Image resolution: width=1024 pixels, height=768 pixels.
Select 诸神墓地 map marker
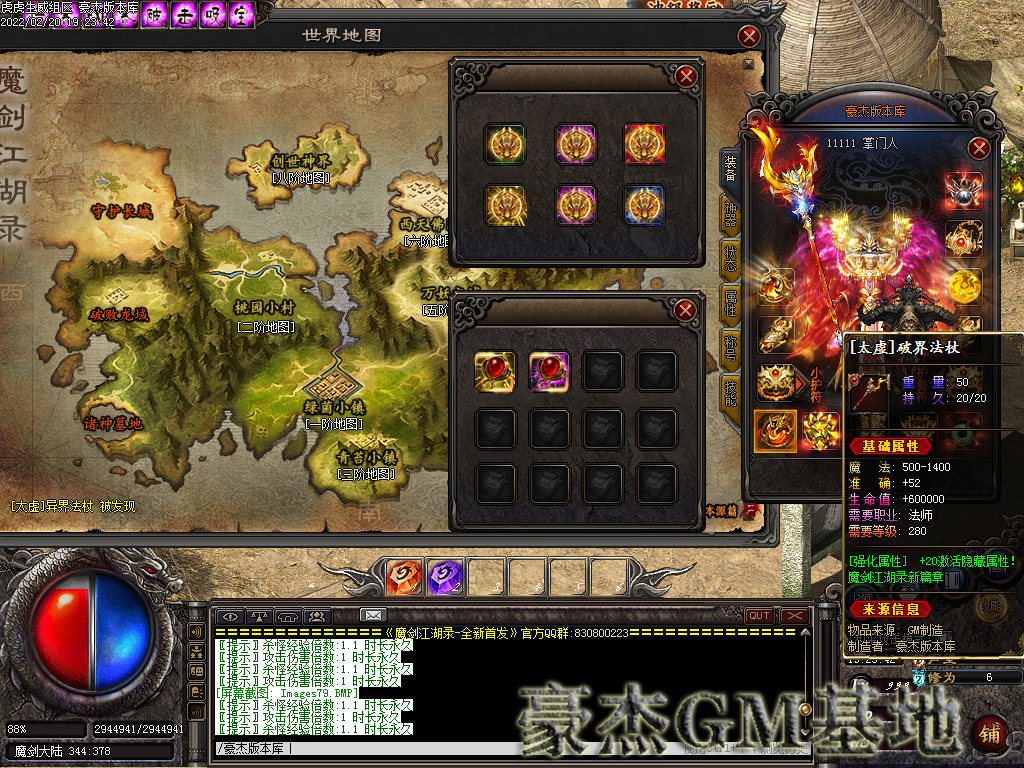pyautogui.click(x=112, y=423)
